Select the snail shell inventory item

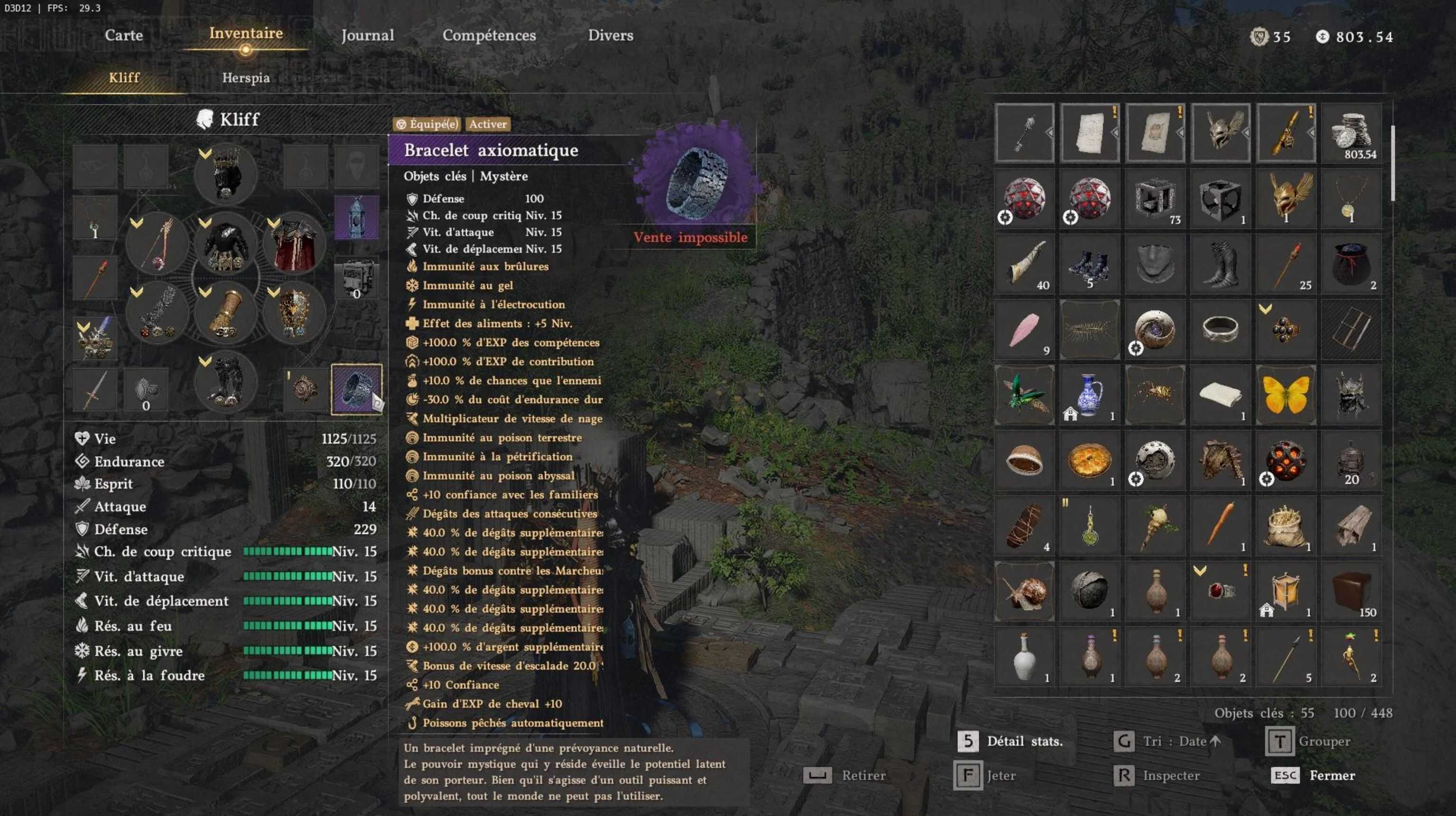point(1024,591)
